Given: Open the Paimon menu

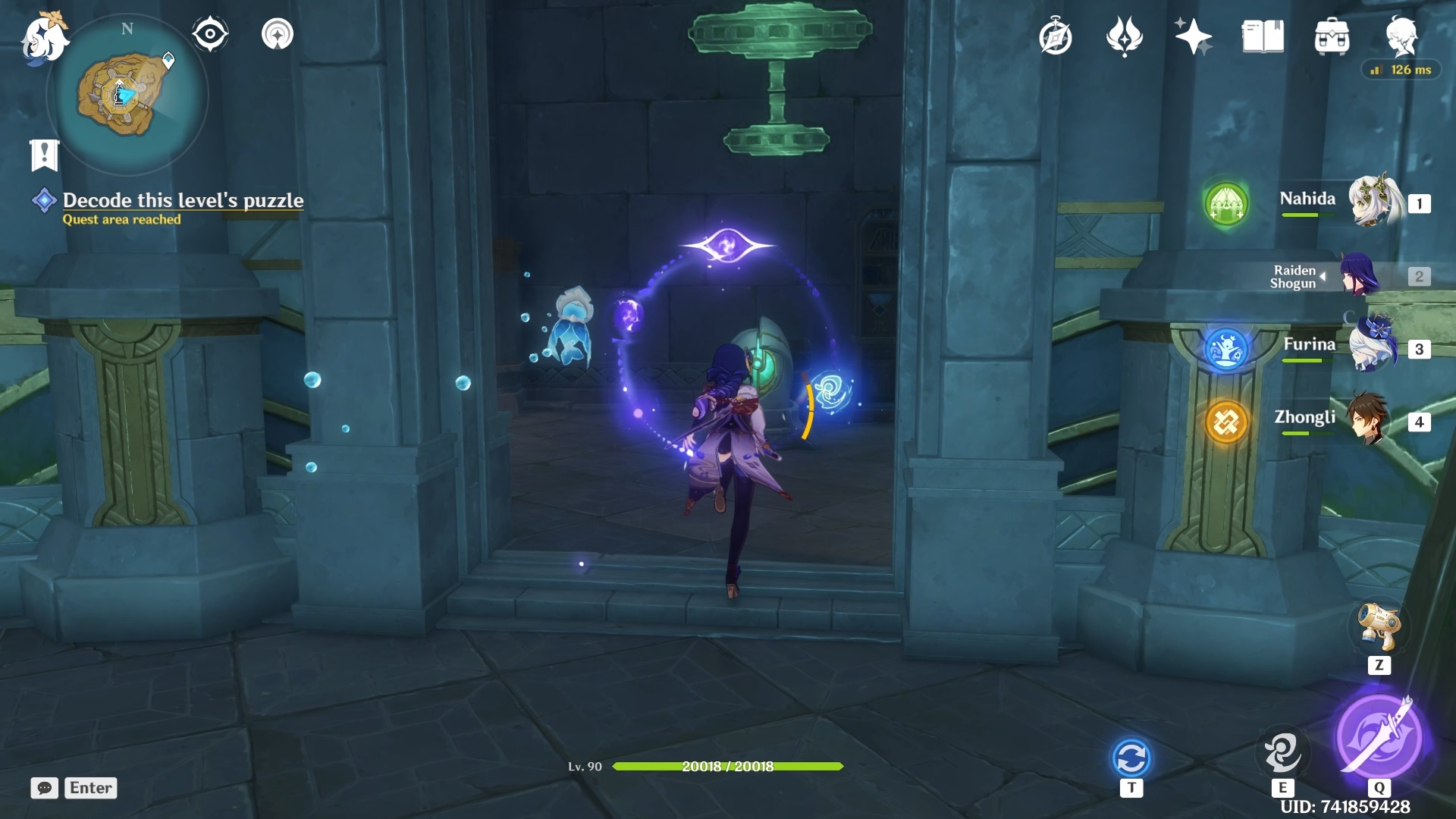Looking at the screenshot, I should (x=44, y=37).
